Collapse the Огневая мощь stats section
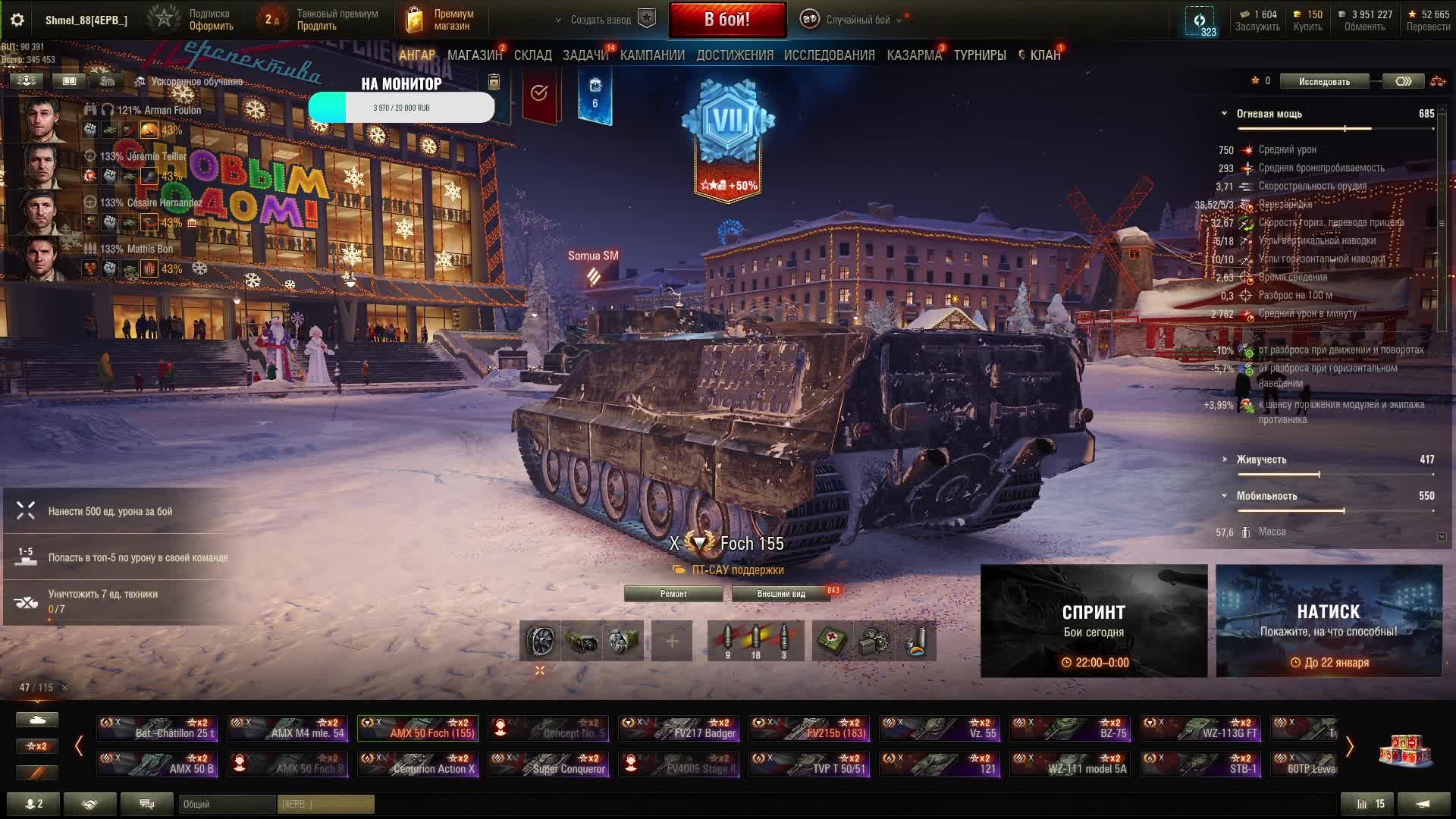 pos(1224,114)
